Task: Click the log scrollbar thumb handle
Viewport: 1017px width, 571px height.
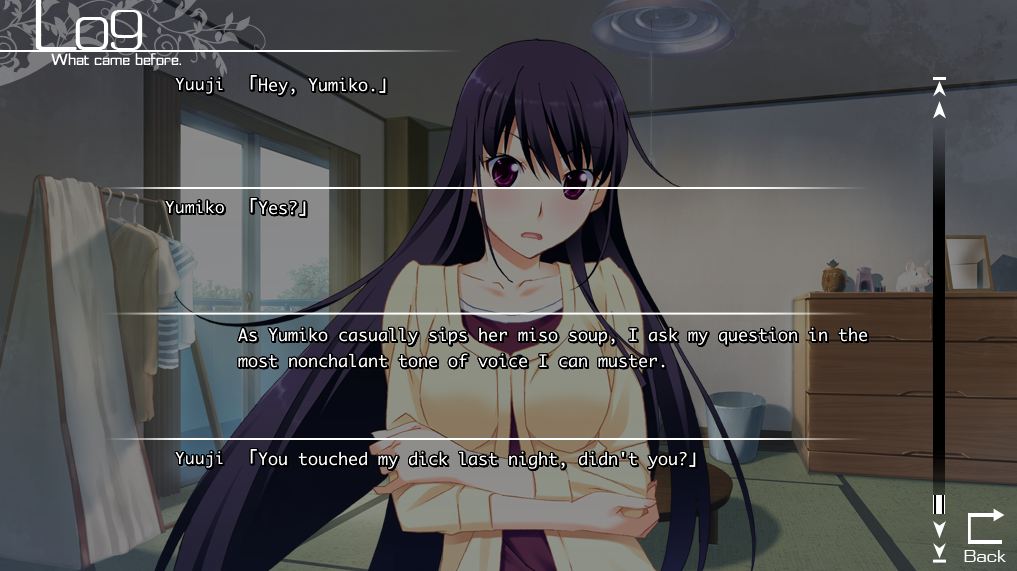Action: tap(939, 504)
